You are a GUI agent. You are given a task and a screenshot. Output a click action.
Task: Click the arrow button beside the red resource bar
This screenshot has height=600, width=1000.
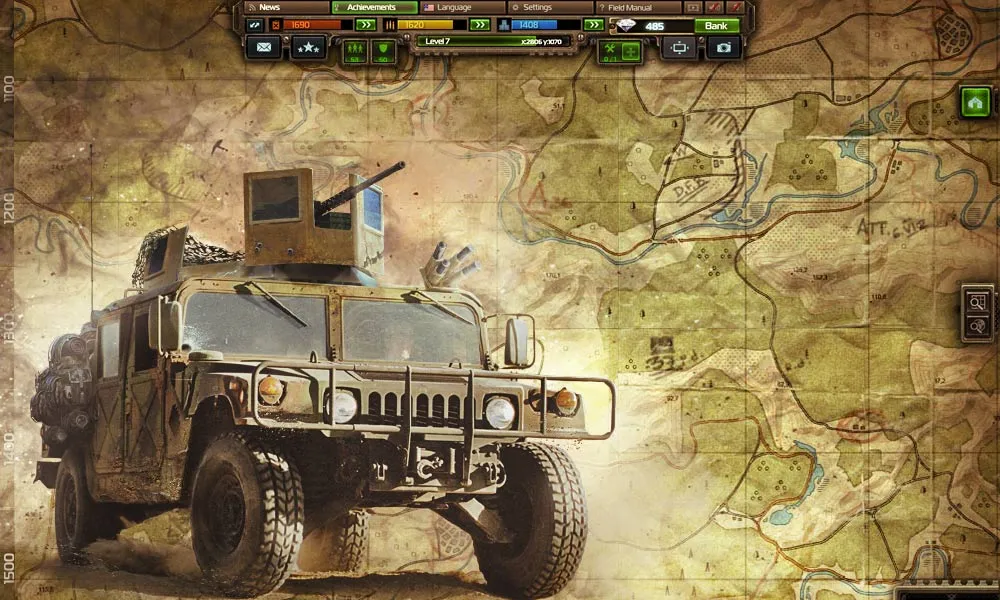[366, 25]
